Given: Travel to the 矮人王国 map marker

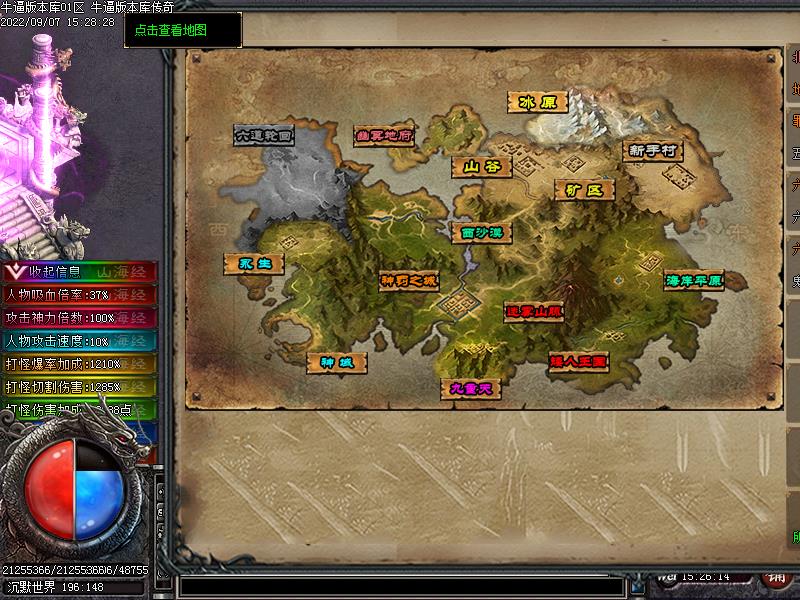Looking at the screenshot, I should pyautogui.click(x=578, y=362).
